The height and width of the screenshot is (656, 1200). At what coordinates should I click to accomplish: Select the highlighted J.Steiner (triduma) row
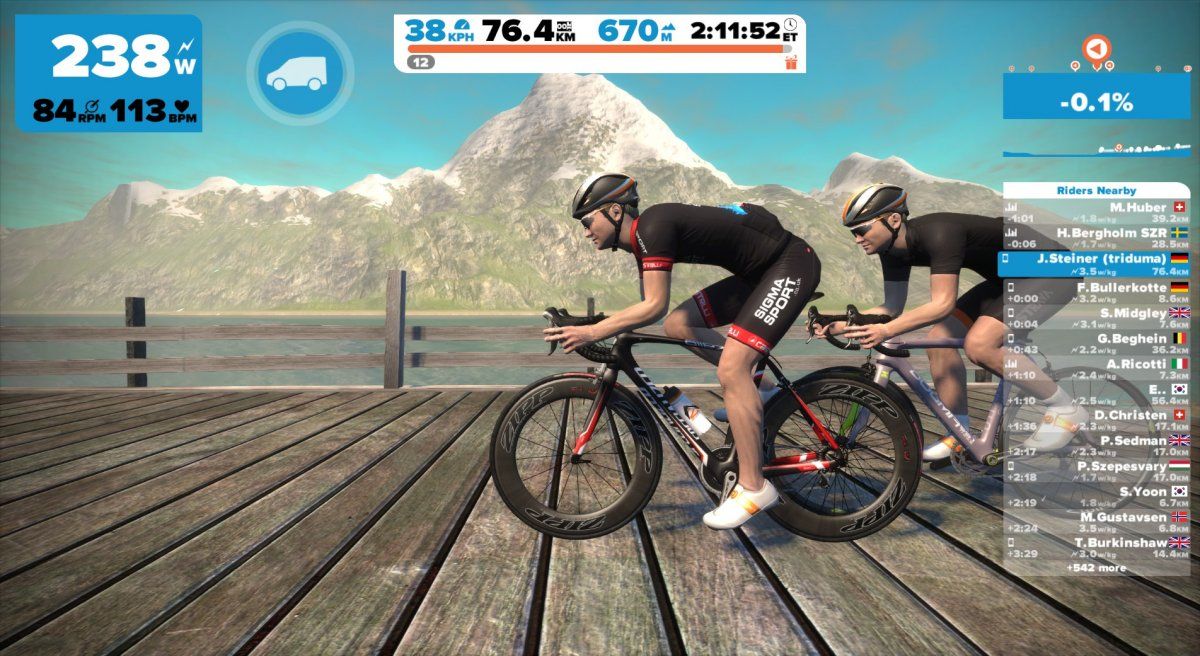1097,263
